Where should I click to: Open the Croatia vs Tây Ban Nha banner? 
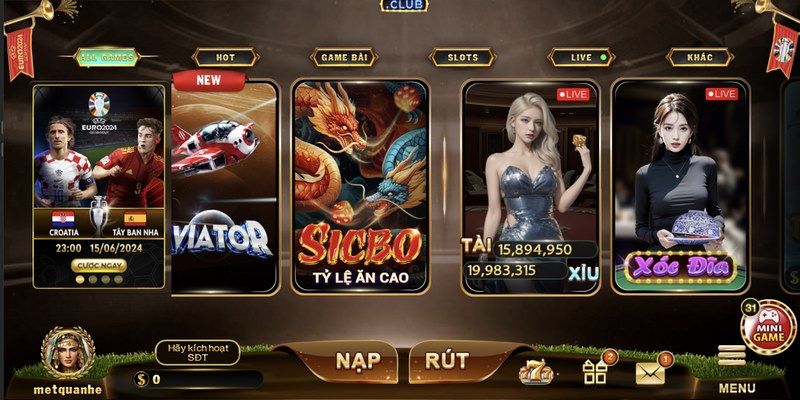pyautogui.click(x=99, y=170)
